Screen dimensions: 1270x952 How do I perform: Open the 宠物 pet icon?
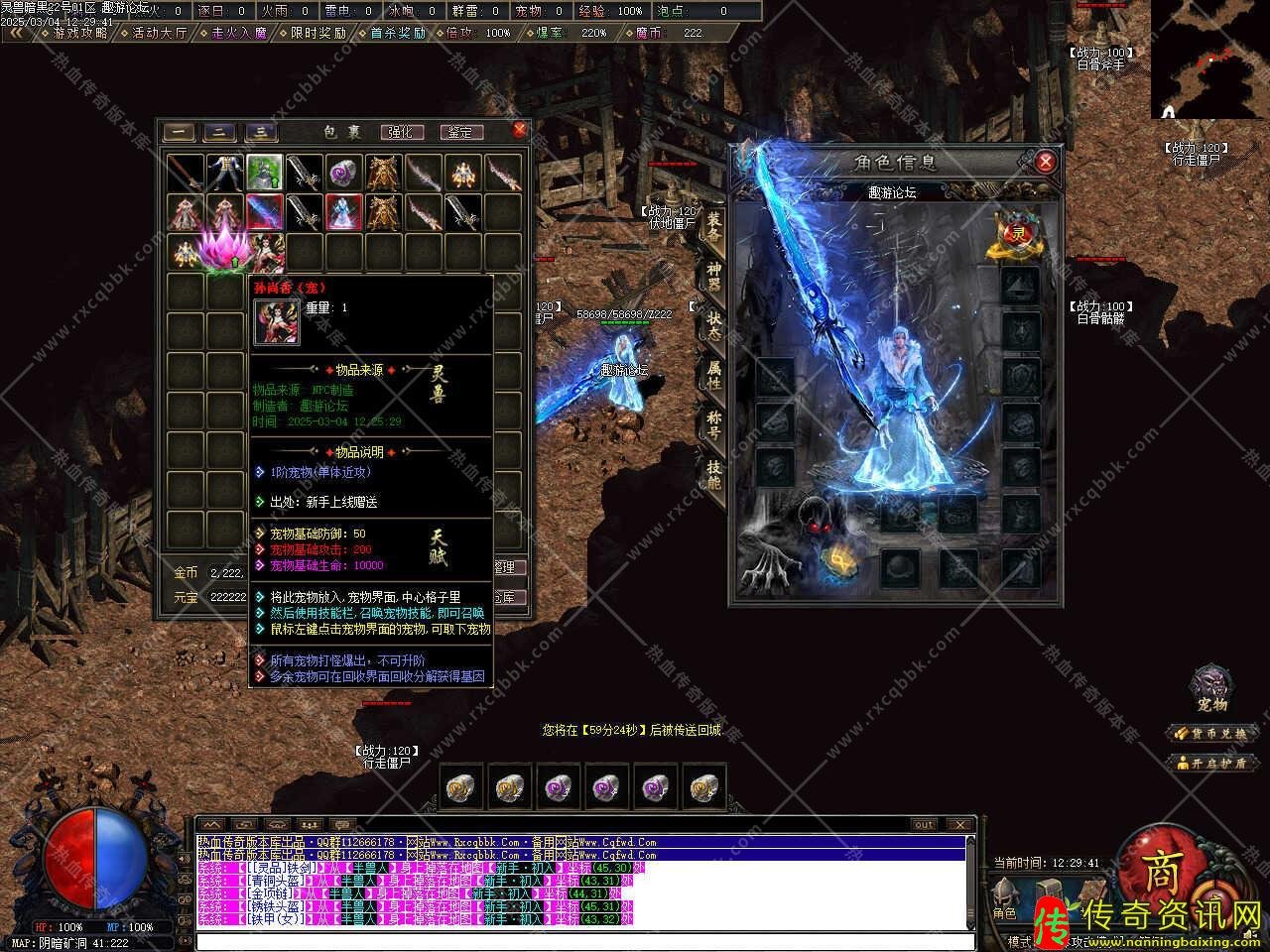(1212, 687)
